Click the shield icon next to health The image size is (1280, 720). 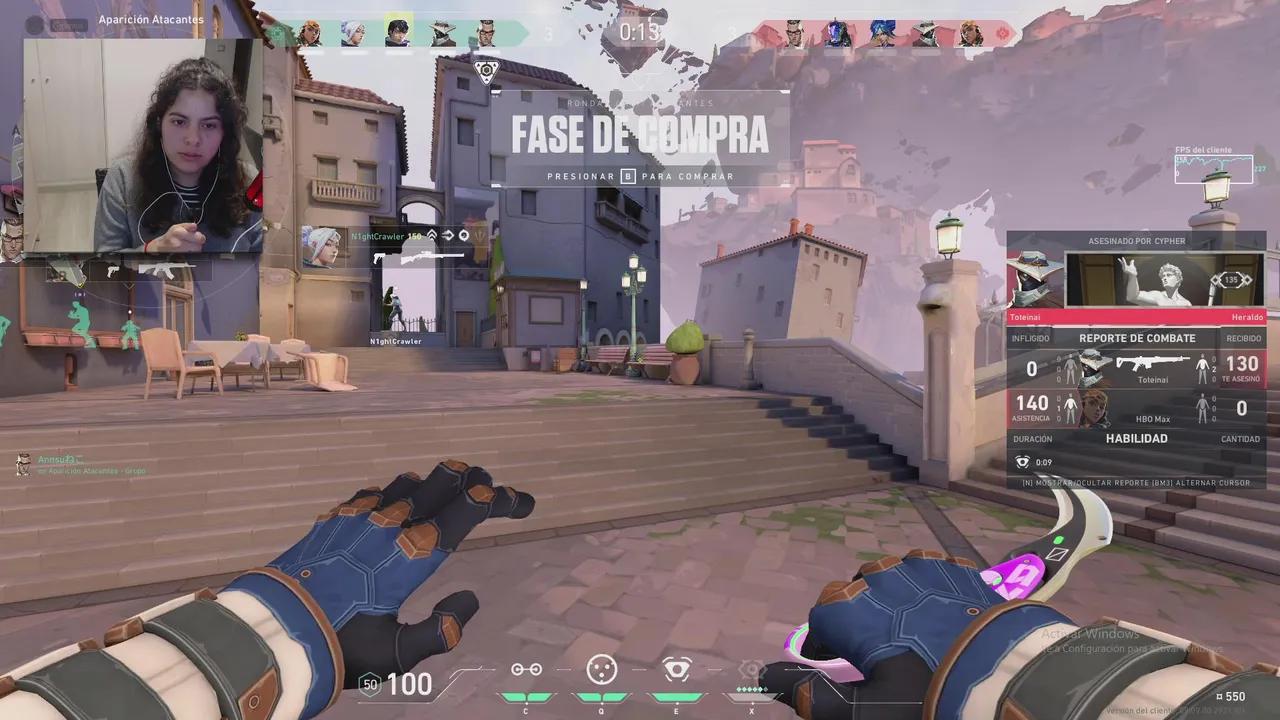click(370, 684)
